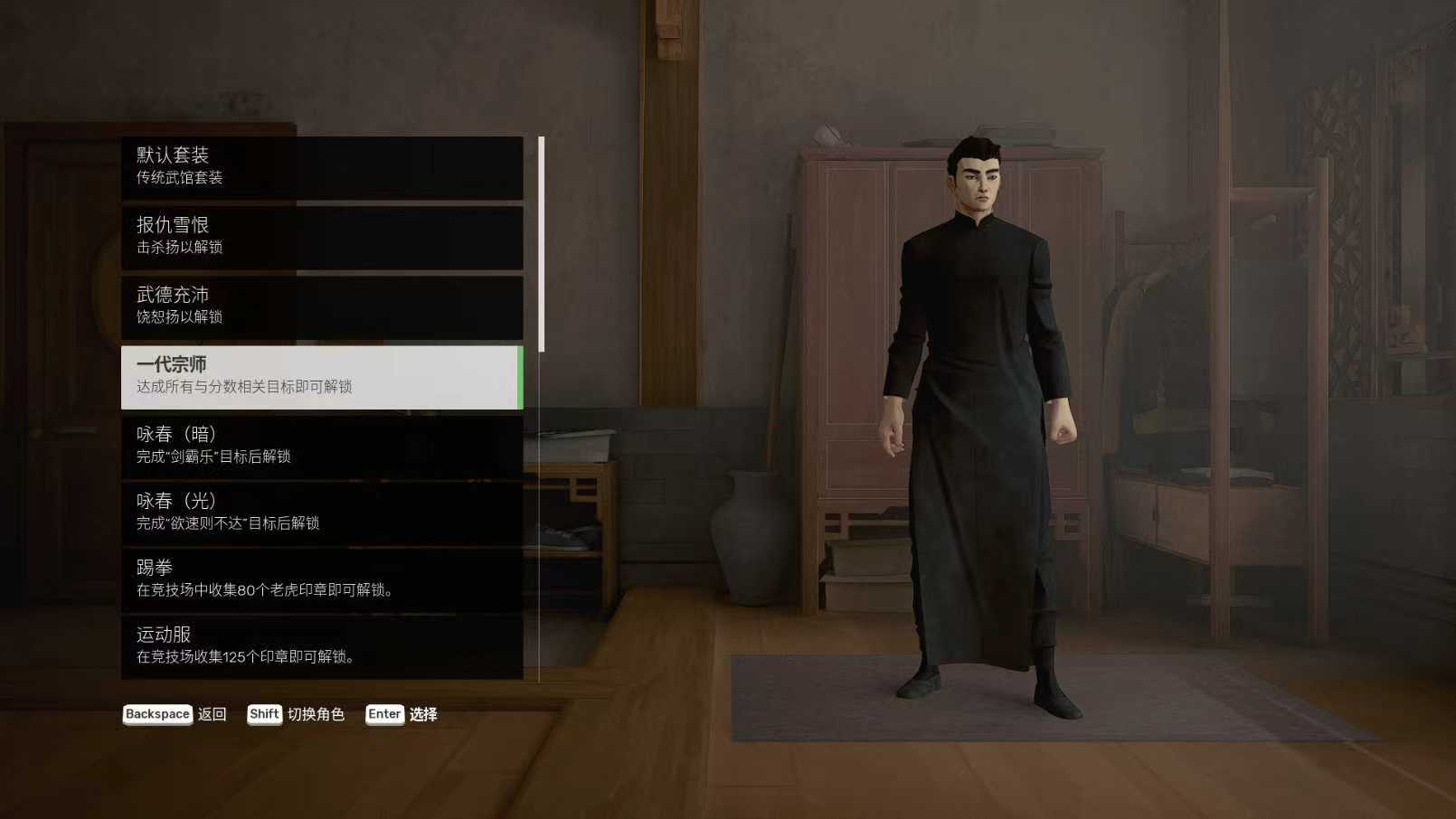The width and height of the screenshot is (1456, 819).
Task: Choose the 运动服 outfit row
Action: point(322,646)
